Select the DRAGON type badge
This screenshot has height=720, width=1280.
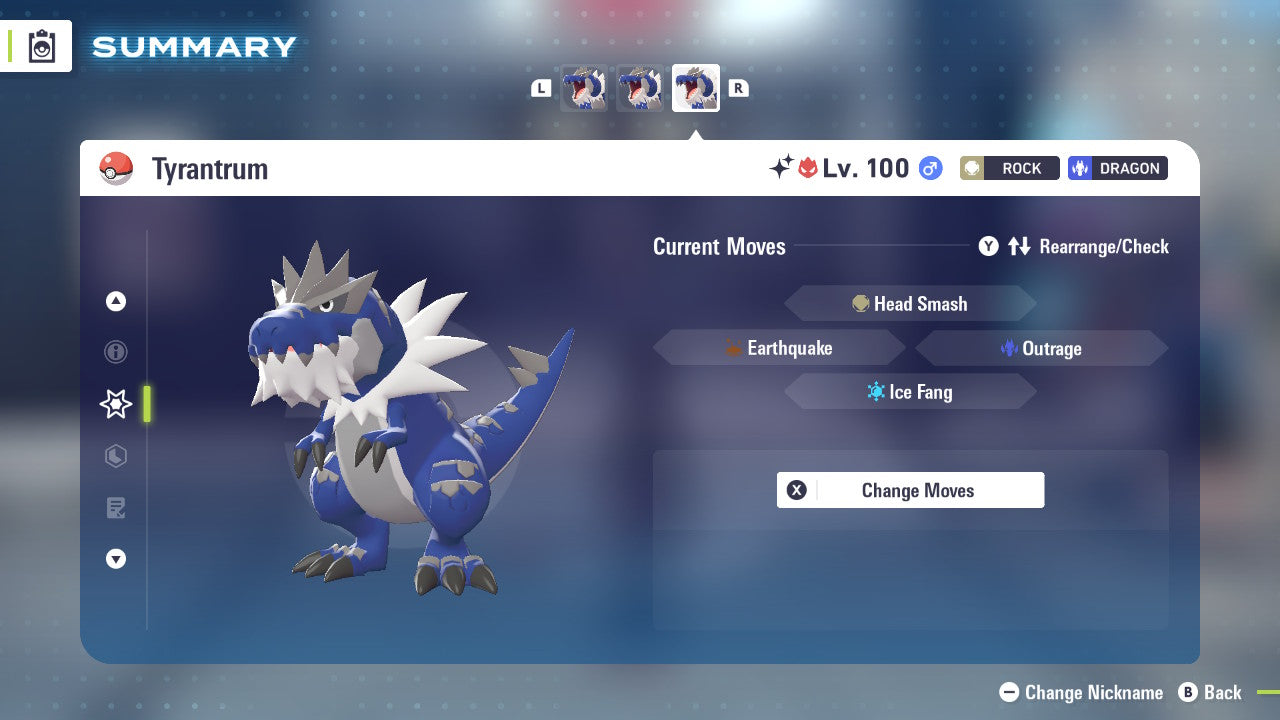(1117, 168)
